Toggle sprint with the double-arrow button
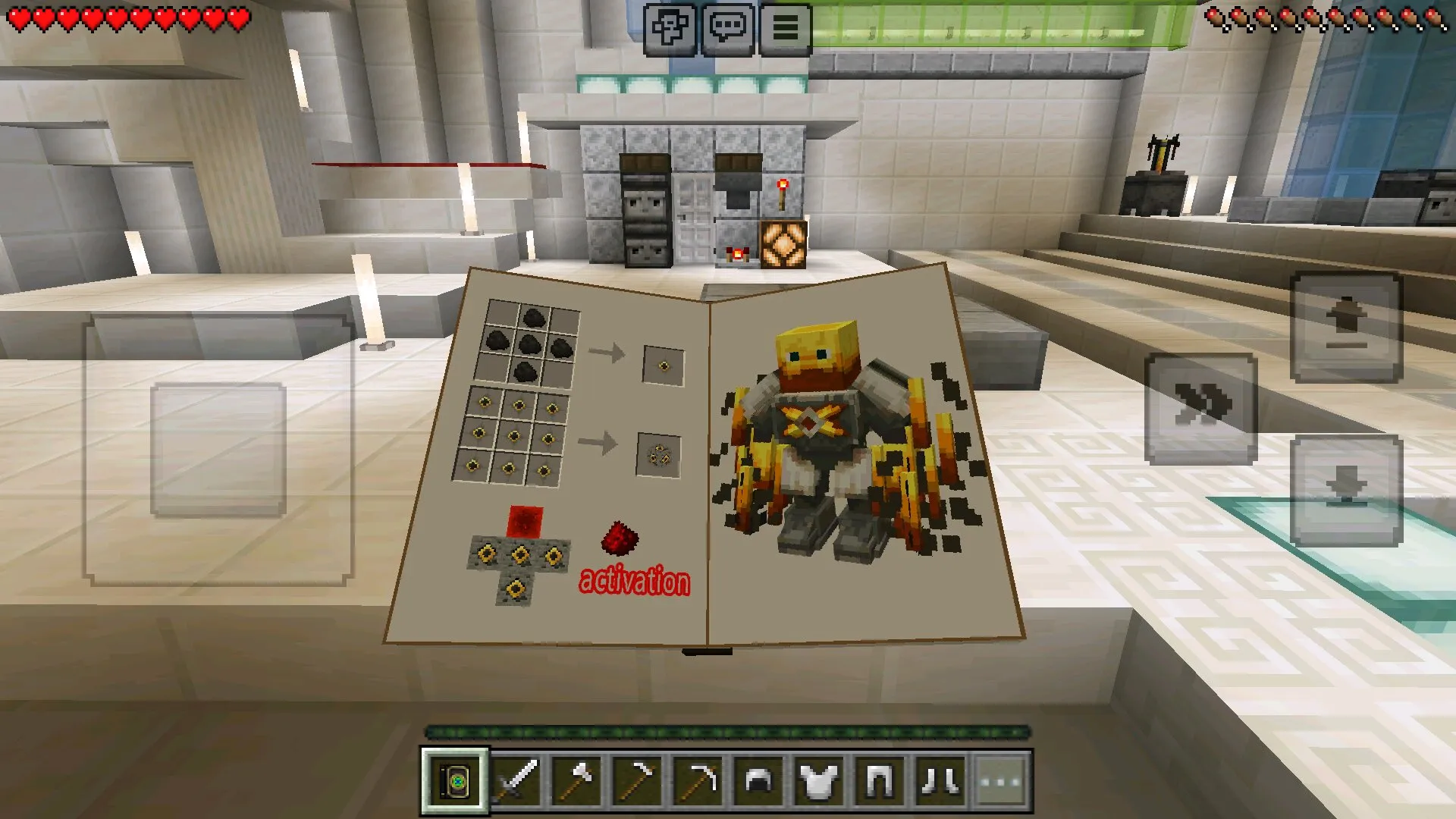The height and width of the screenshot is (819, 1456). 1200,408
